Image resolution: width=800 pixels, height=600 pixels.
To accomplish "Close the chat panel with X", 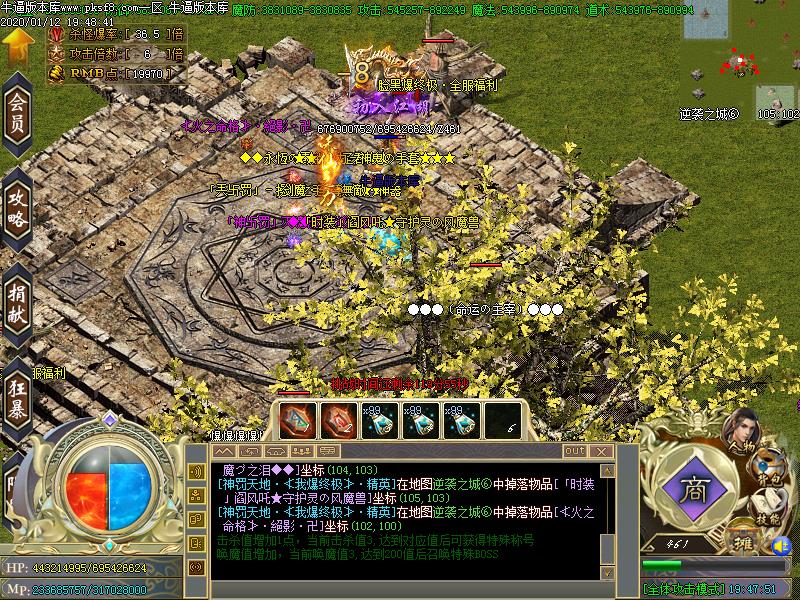I will pos(603,452).
